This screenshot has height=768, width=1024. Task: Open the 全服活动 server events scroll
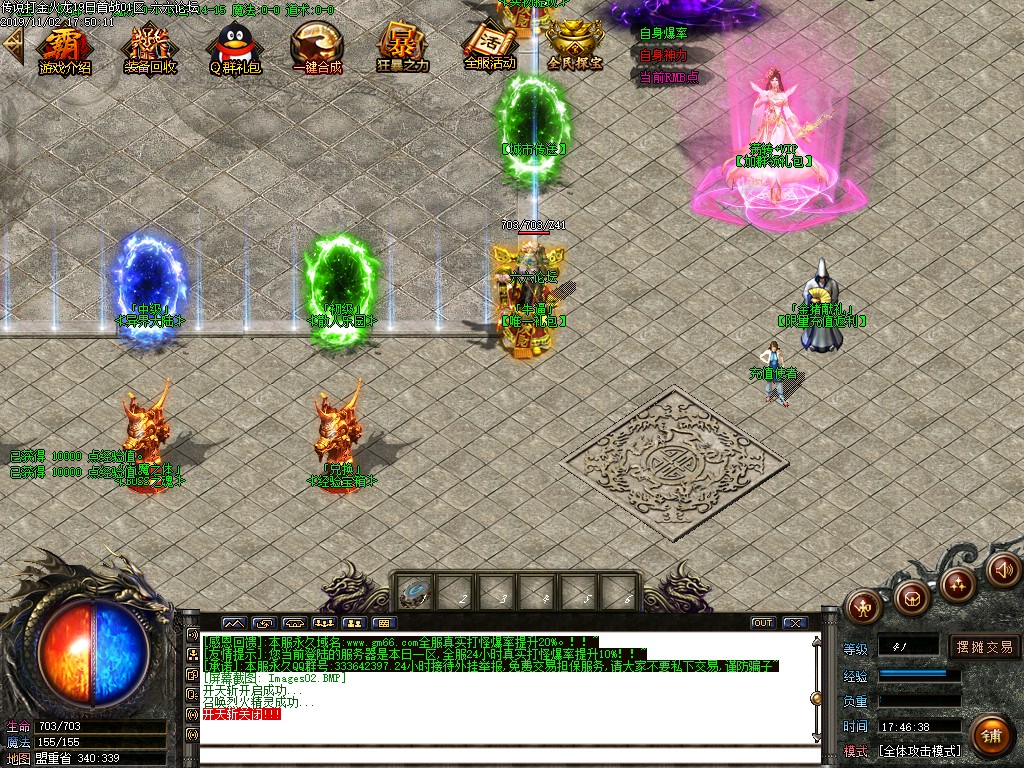pos(489,46)
